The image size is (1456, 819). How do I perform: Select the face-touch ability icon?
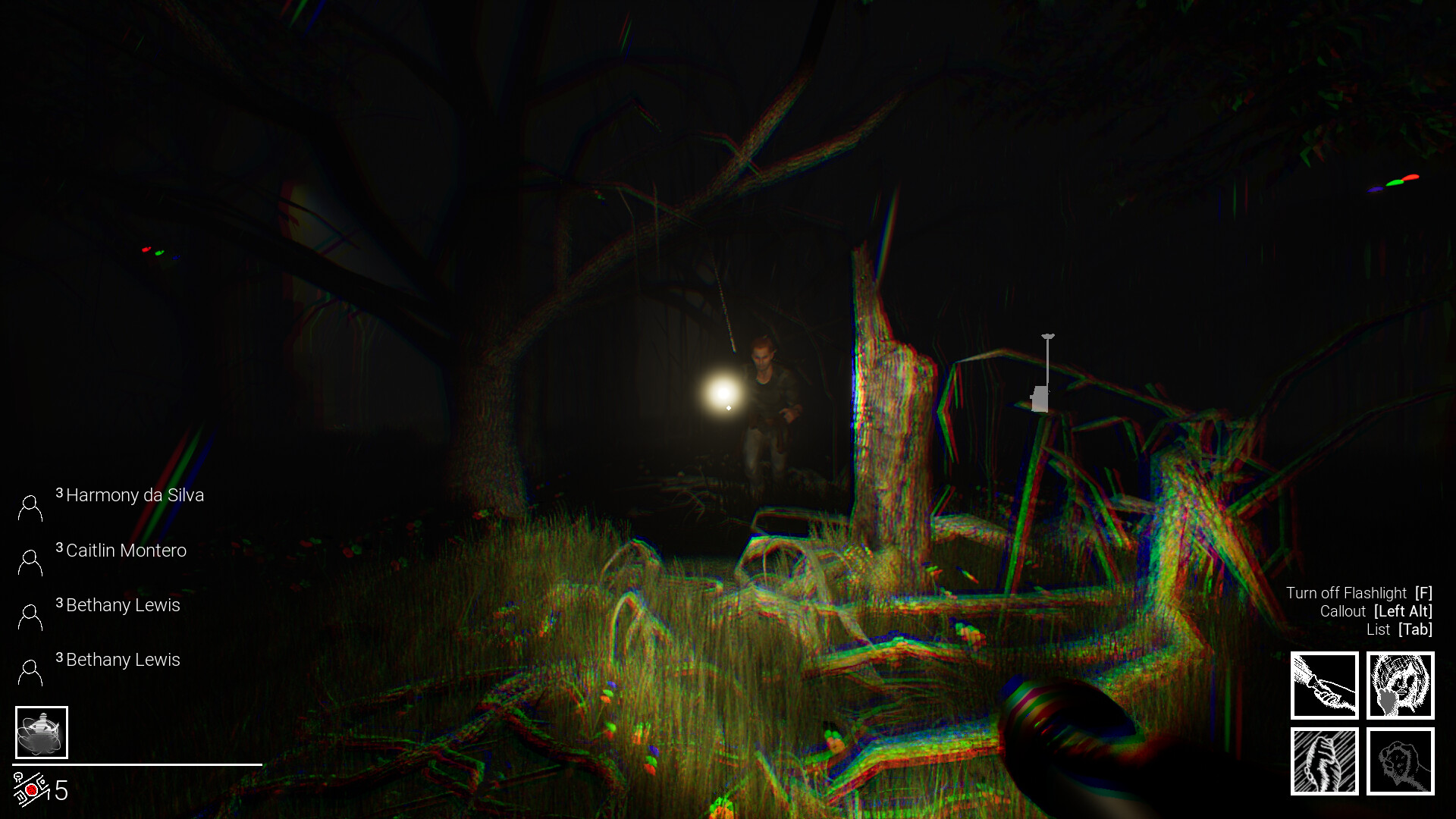(1401, 685)
